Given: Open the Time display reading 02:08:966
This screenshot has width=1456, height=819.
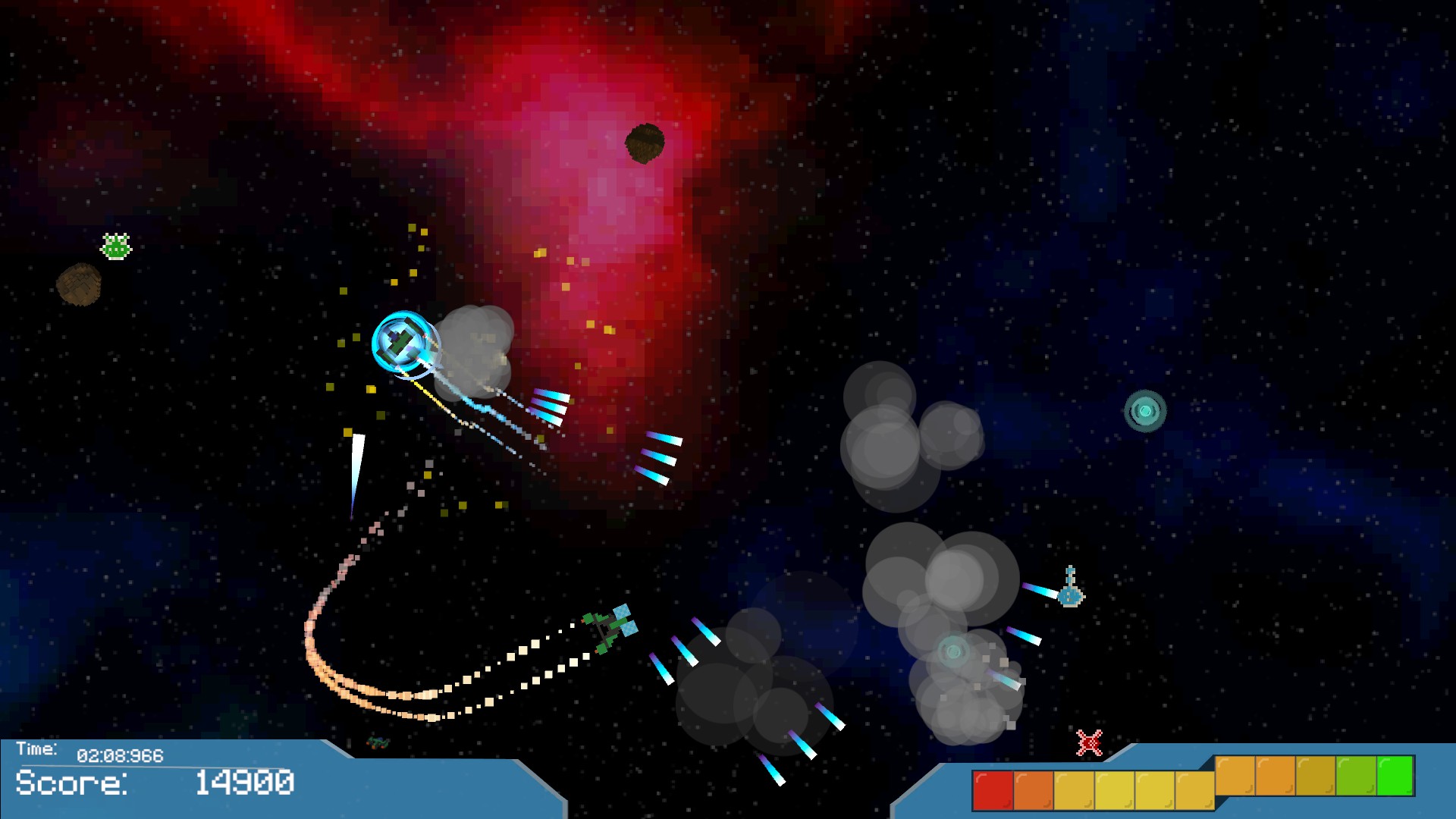Looking at the screenshot, I should tap(121, 755).
